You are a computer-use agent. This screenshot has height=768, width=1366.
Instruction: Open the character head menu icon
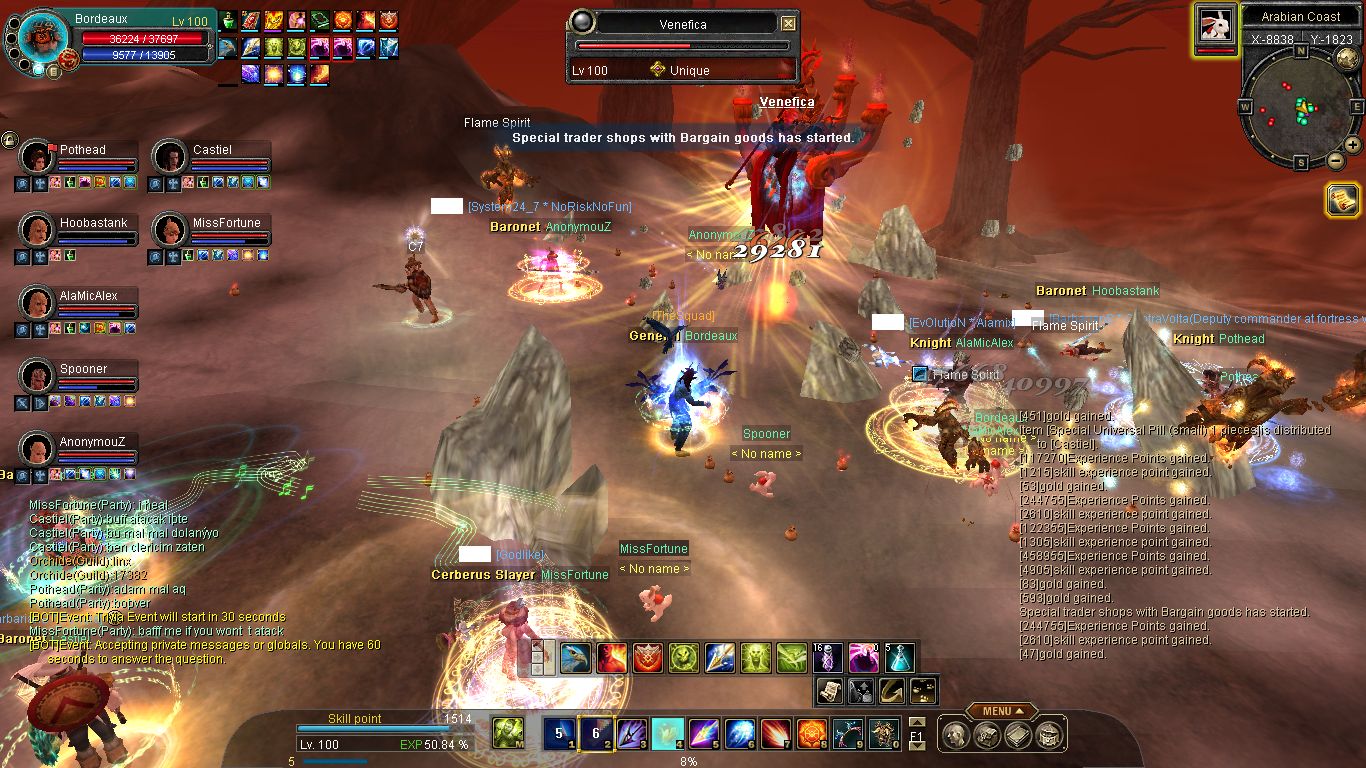click(x=957, y=736)
